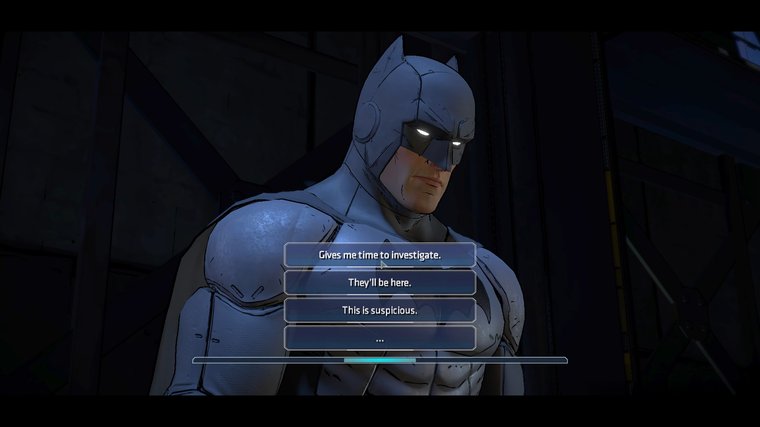Image resolution: width=760 pixels, height=427 pixels.
Task: Choose "Gives me time to investigate." reply
Action: coord(379,255)
